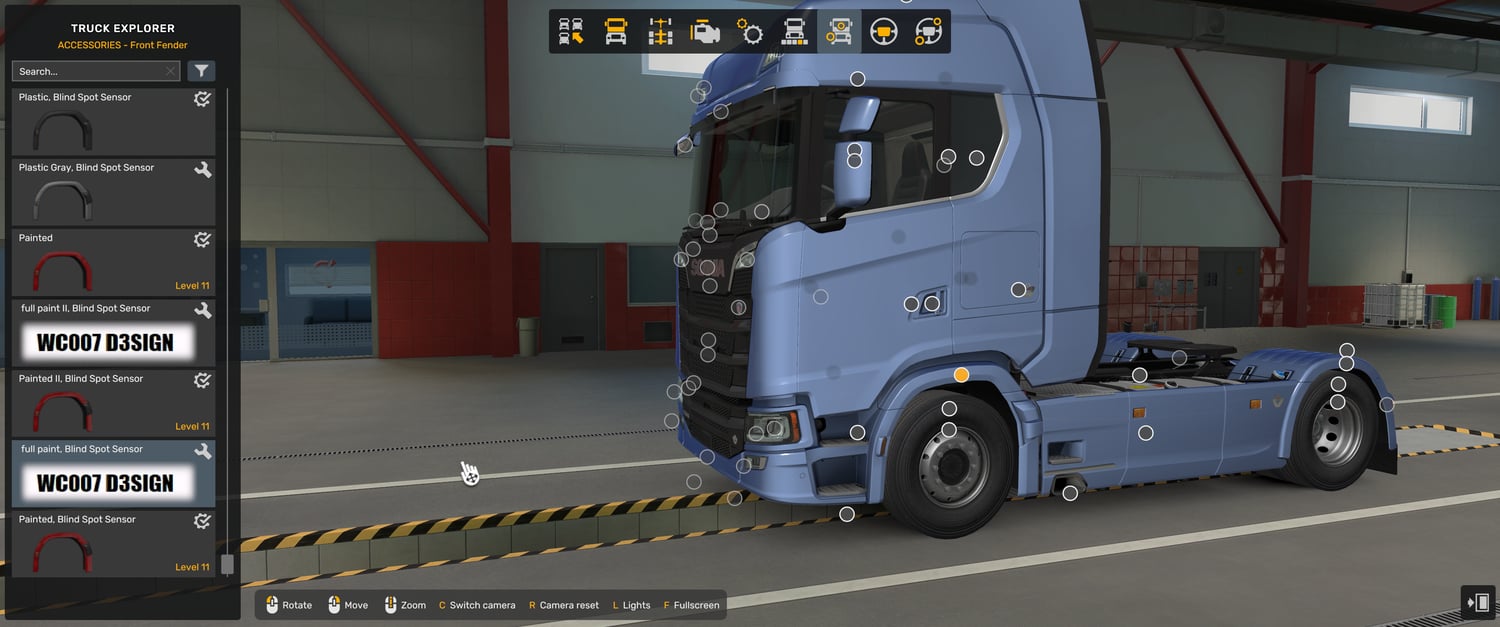1500x627 pixels.
Task: Pick the full paint II, Blind Spot Sensor item
Action: tap(113, 333)
